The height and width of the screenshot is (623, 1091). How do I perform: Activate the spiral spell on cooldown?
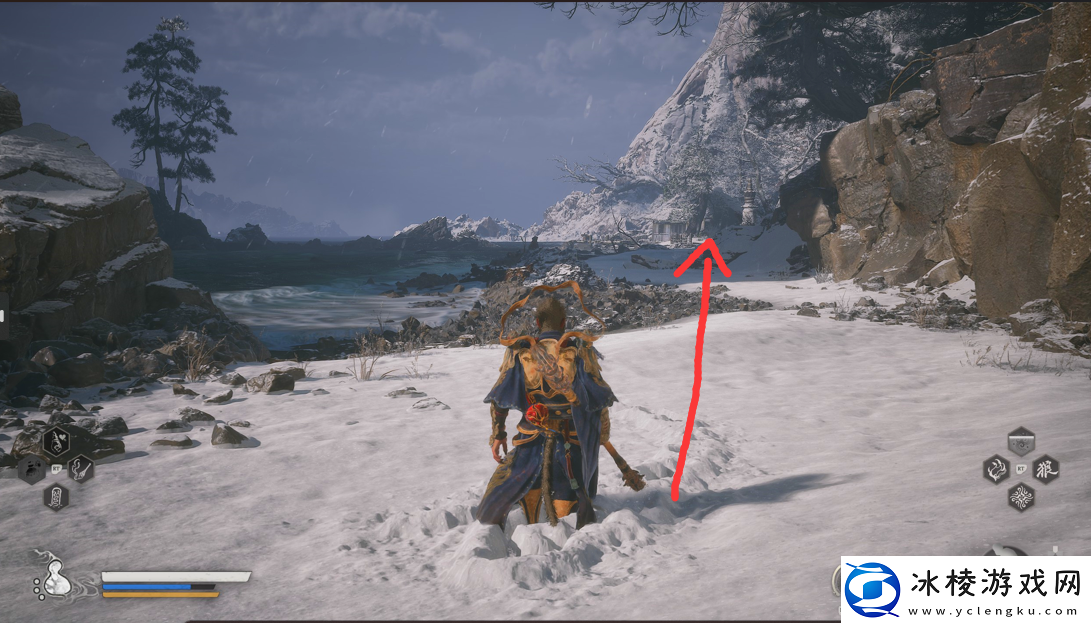[x=1020, y=440]
